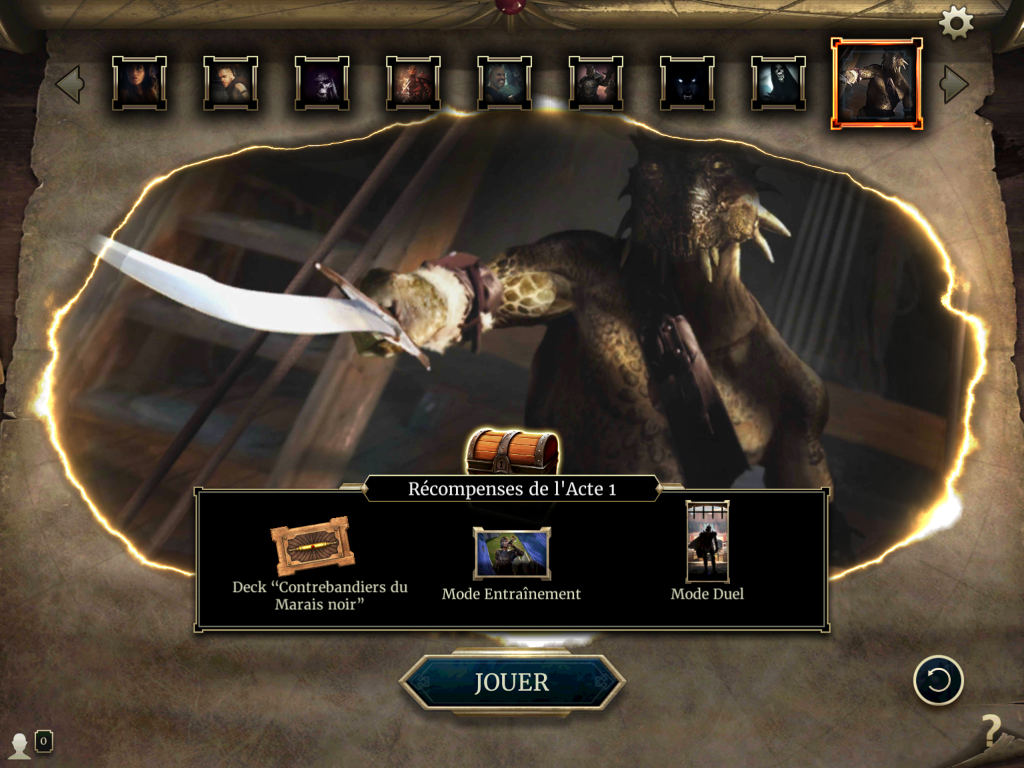
Task: Select the glowing-eyed shadow beast portrait
Action: tap(687, 83)
